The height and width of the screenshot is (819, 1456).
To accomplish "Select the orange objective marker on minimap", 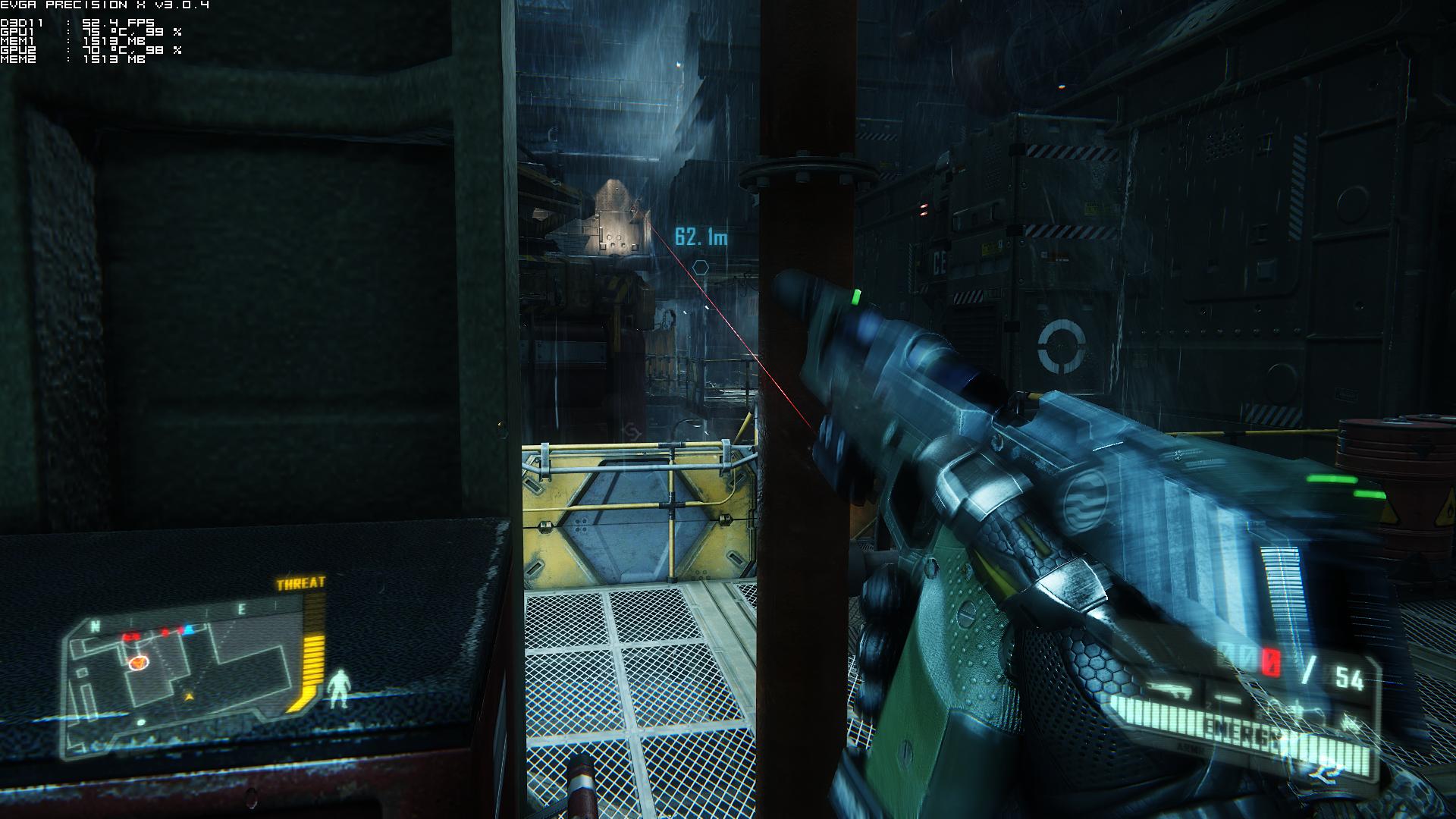I will (138, 663).
